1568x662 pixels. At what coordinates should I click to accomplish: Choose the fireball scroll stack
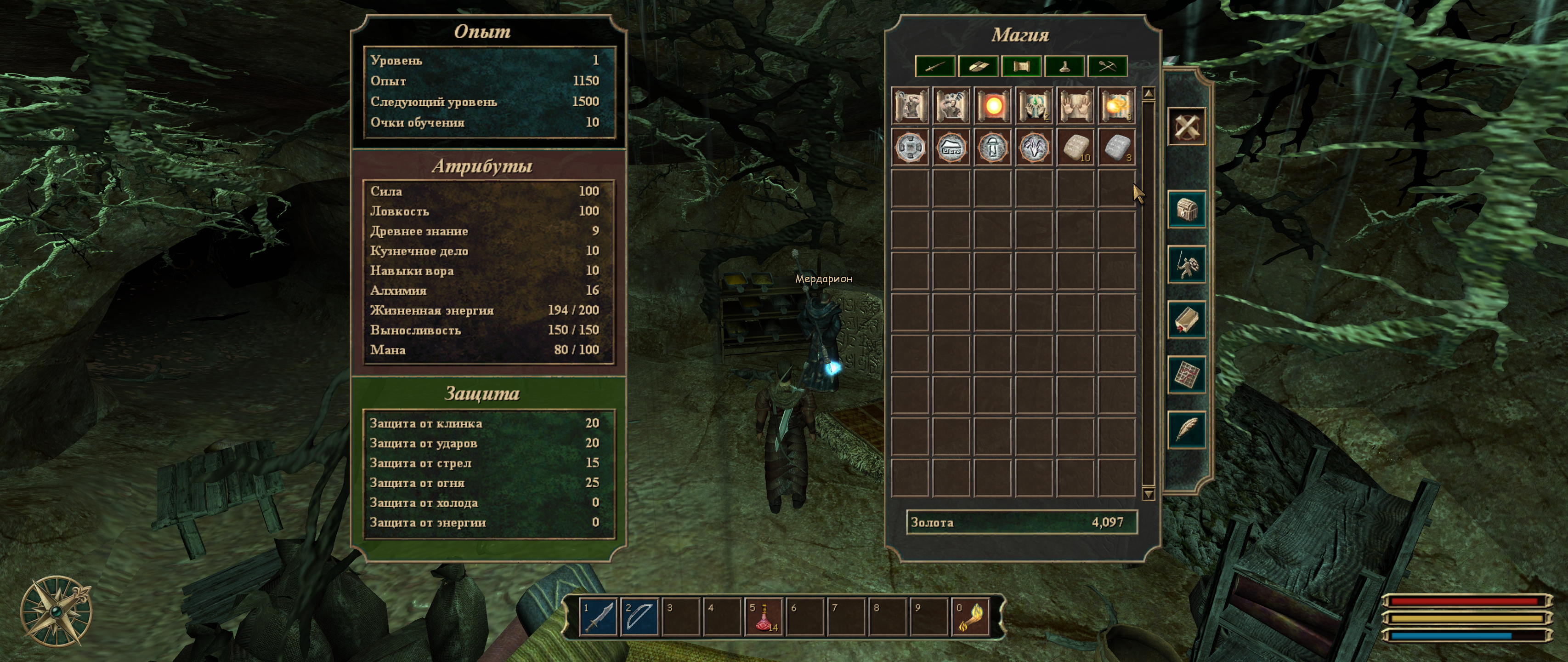click(x=1116, y=106)
